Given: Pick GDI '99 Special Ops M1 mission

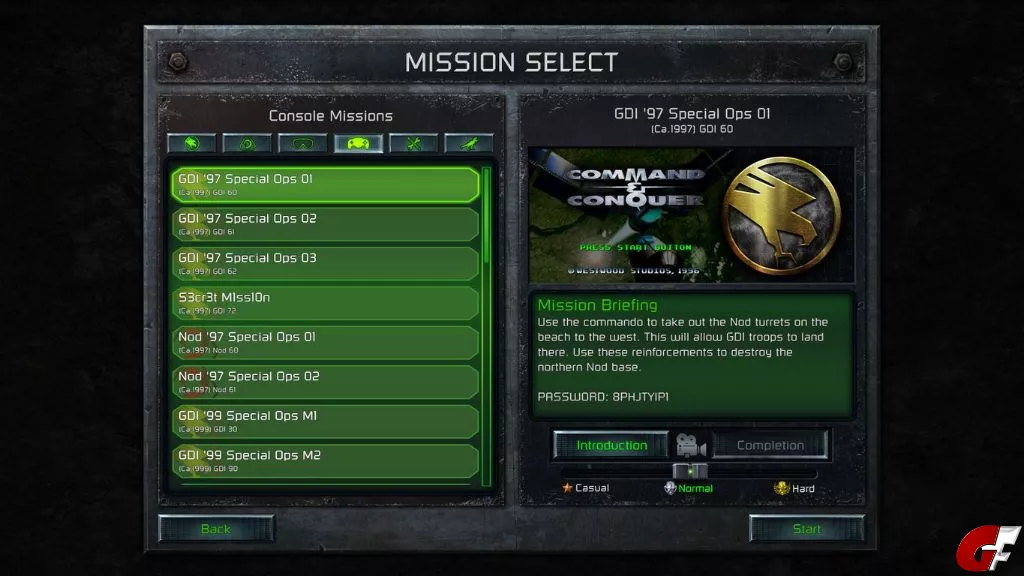Looking at the screenshot, I should 325,421.
